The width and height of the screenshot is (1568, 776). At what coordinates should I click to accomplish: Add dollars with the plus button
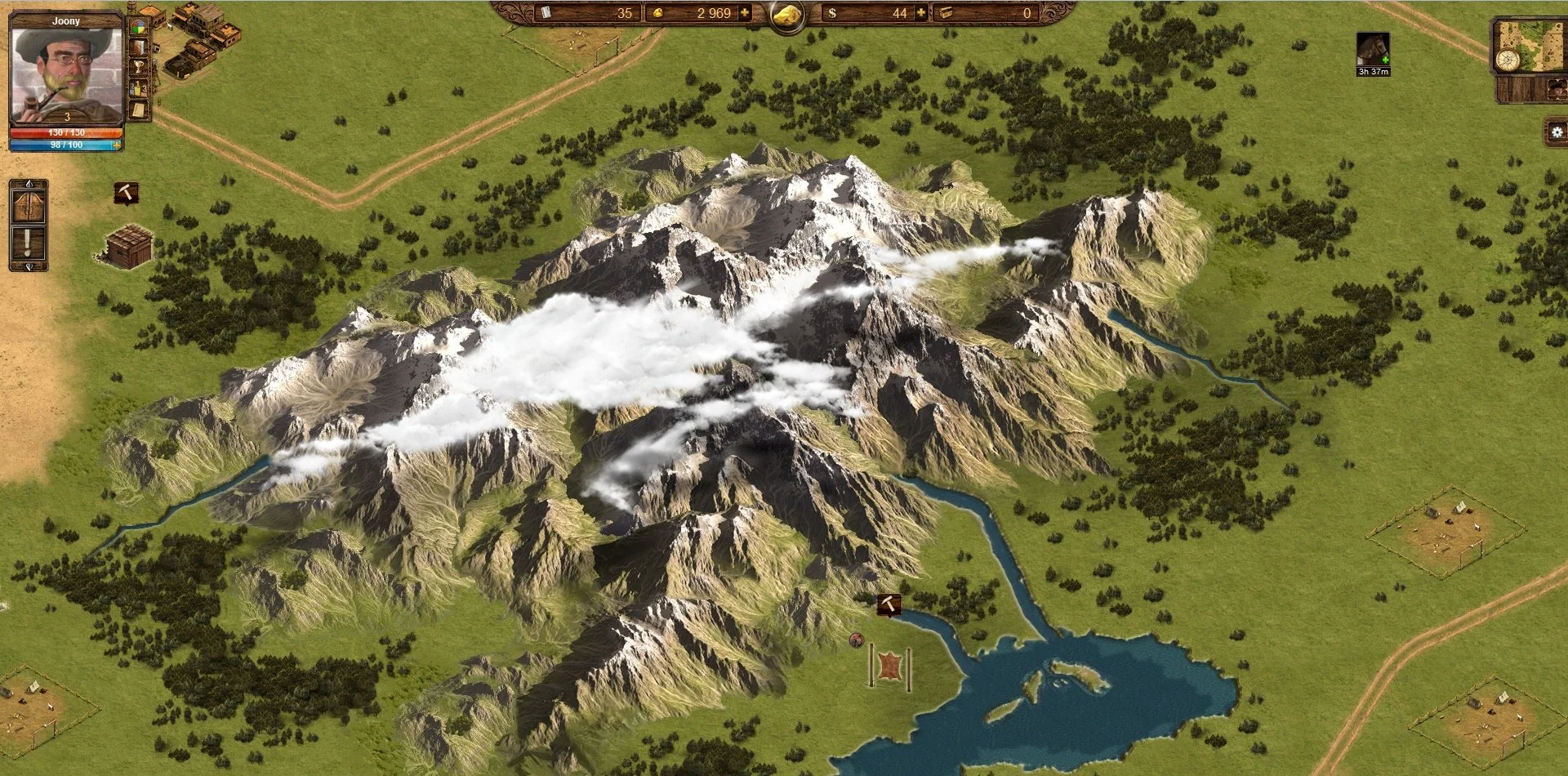point(921,13)
